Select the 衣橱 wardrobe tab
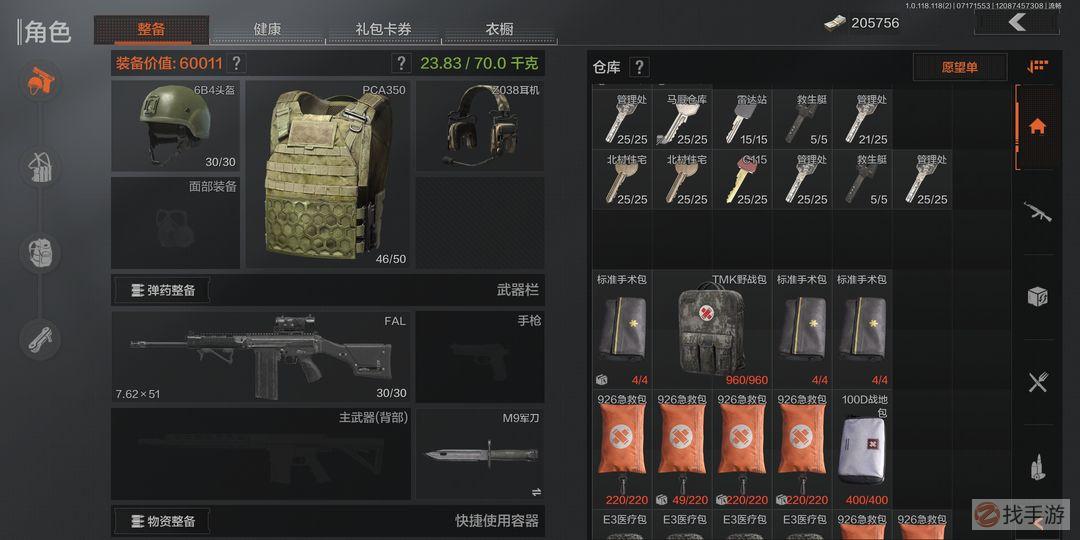 click(499, 29)
